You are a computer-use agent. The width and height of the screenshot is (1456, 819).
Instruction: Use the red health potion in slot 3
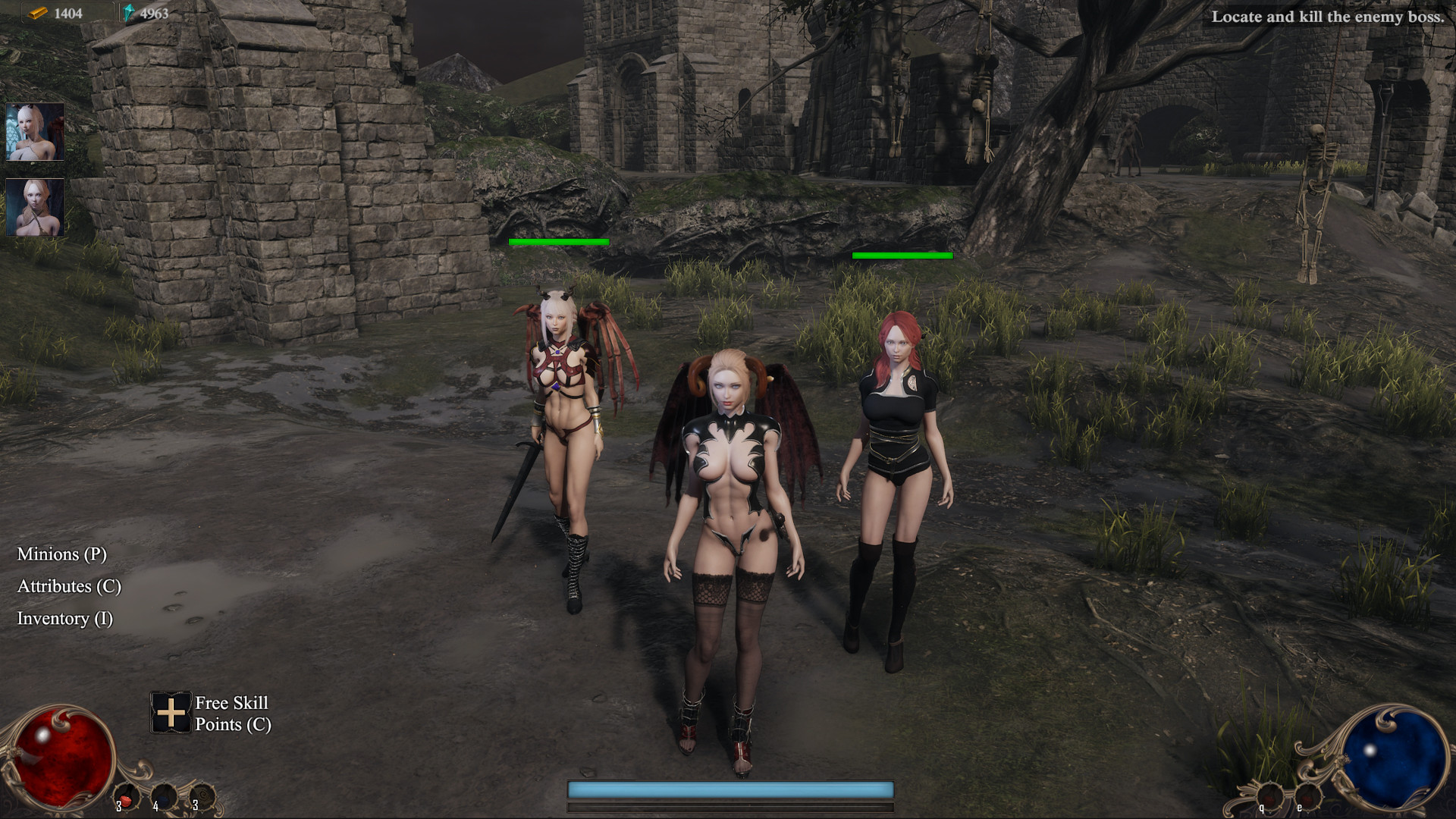click(x=126, y=796)
